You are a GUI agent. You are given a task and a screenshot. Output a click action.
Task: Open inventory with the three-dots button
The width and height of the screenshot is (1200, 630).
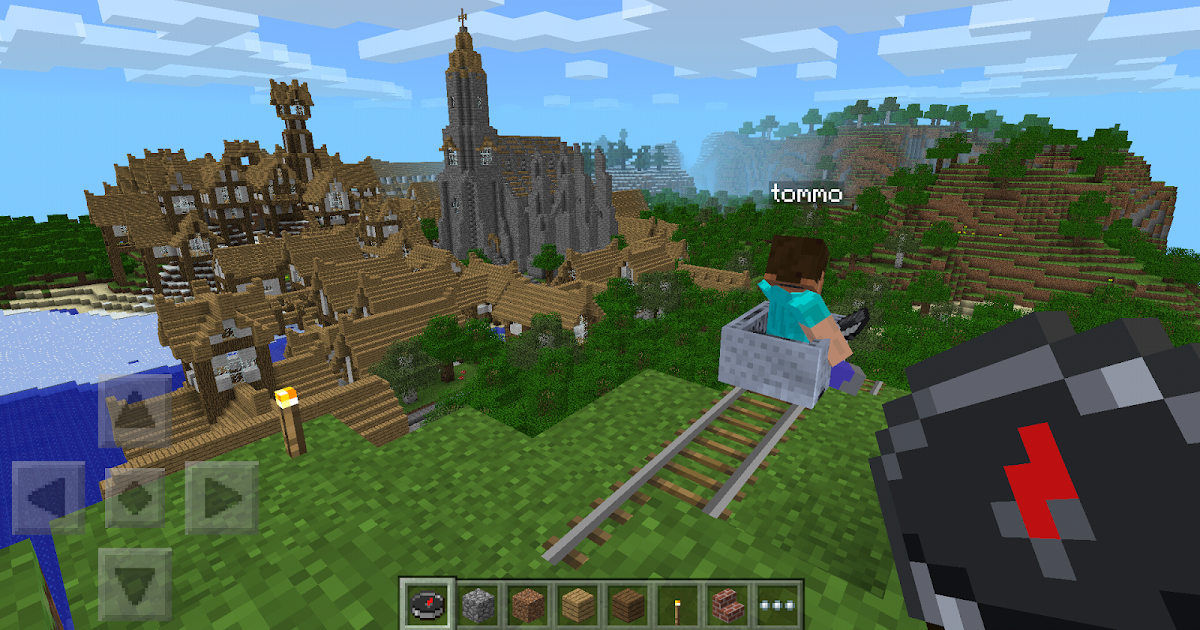[x=777, y=605]
